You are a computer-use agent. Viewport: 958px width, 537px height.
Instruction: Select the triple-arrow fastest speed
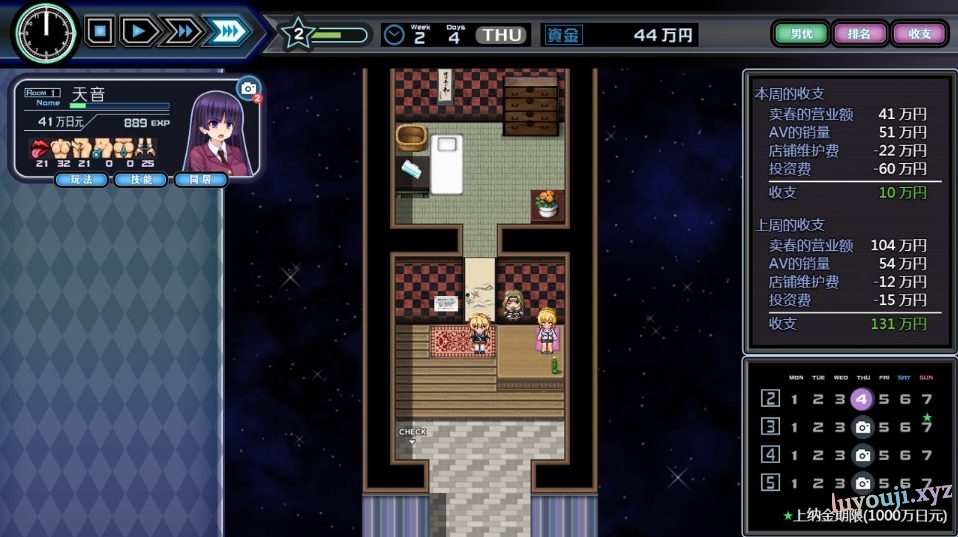pyautogui.click(x=226, y=31)
